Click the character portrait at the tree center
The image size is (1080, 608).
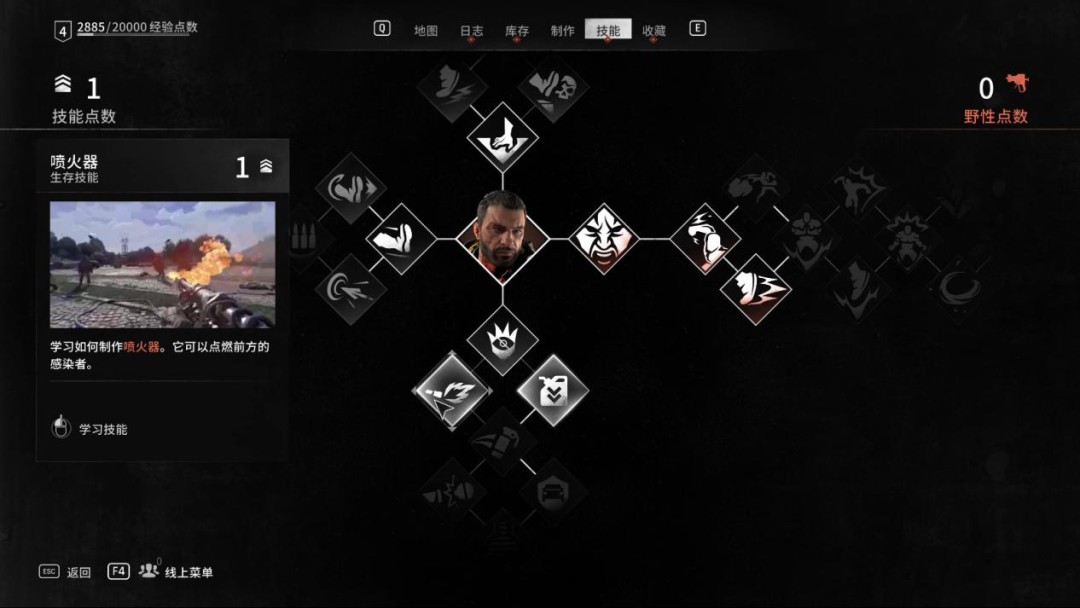click(x=502, y=238)
